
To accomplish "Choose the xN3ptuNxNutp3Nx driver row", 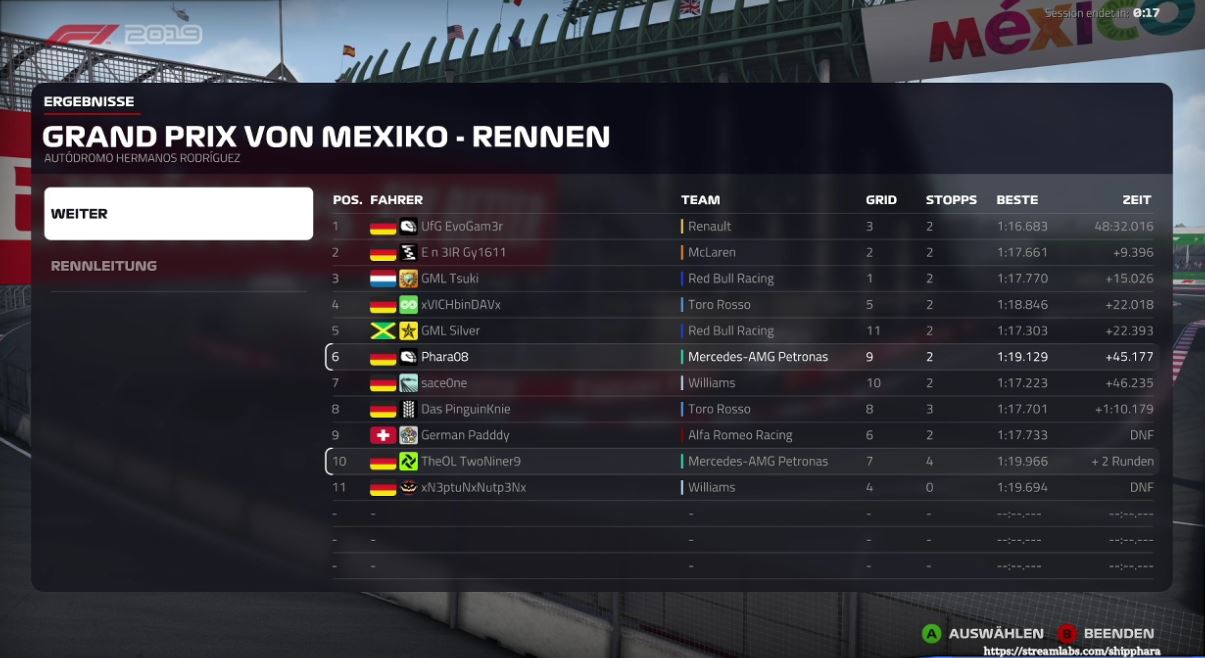I will tap(742, 487).
